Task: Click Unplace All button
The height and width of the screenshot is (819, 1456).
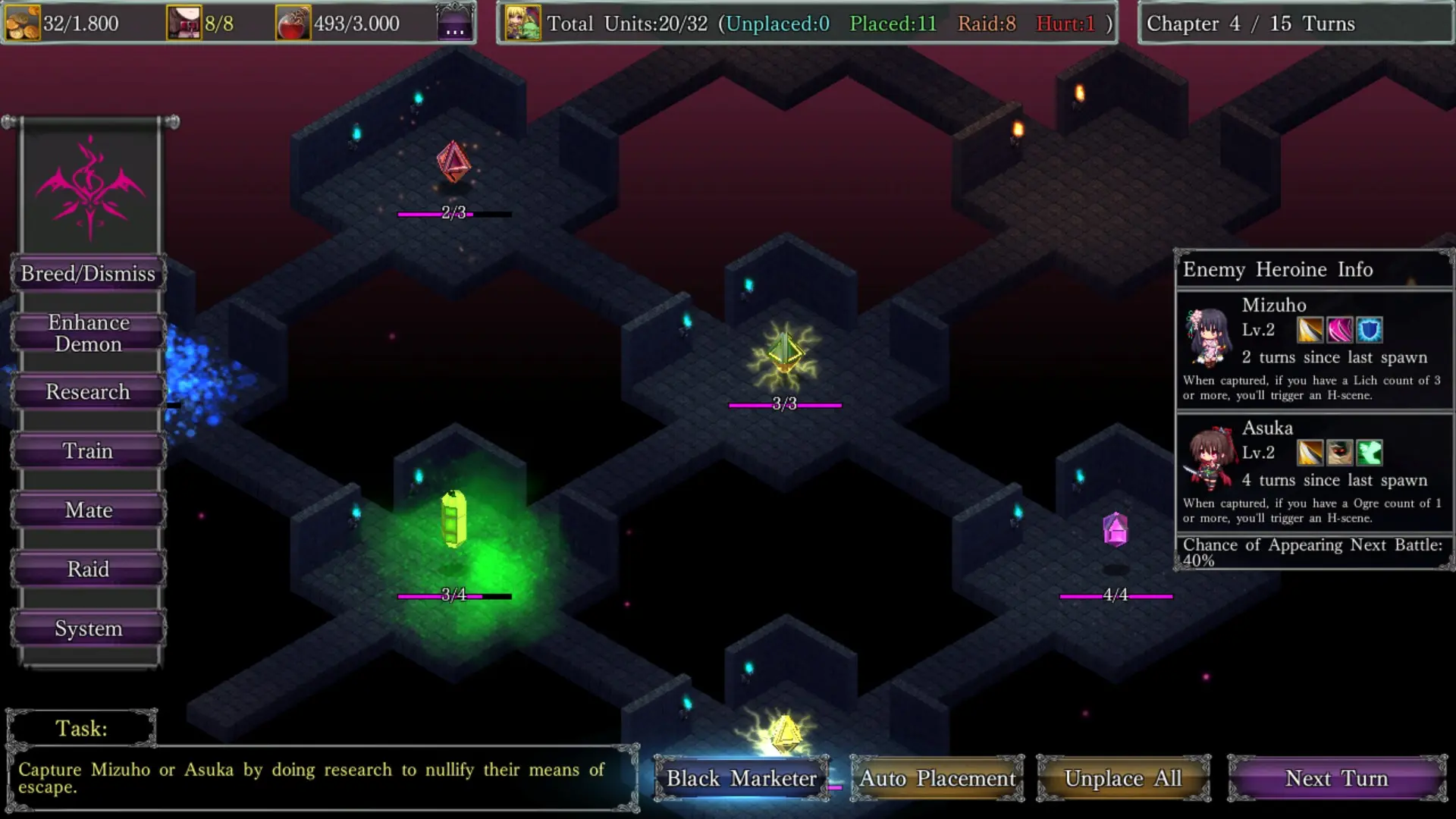Action: click(x=1123, y=779)
